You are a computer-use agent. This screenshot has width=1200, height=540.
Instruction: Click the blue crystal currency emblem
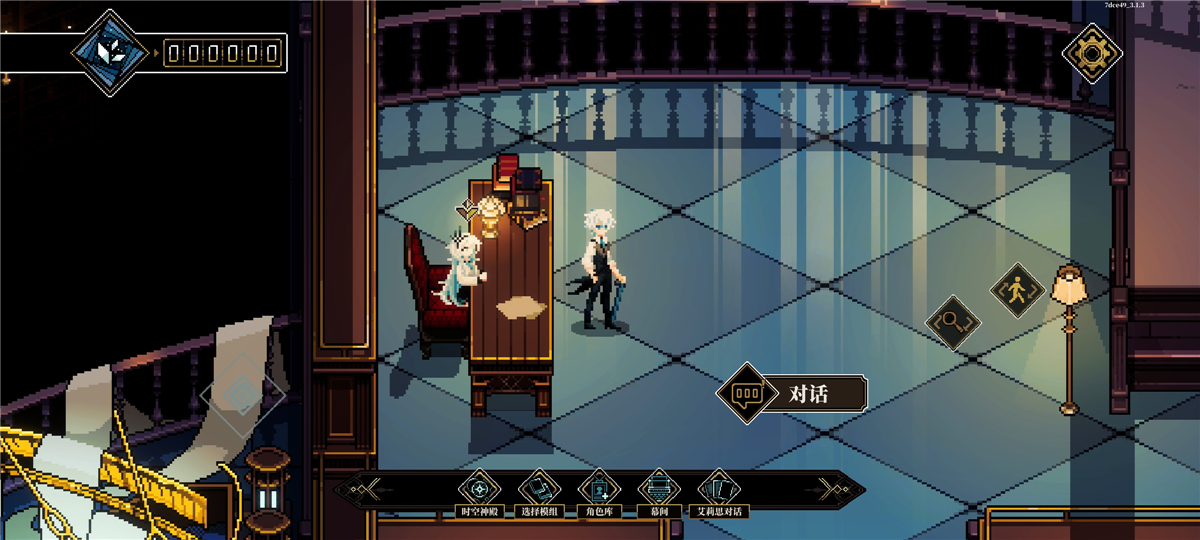[110, 53]
